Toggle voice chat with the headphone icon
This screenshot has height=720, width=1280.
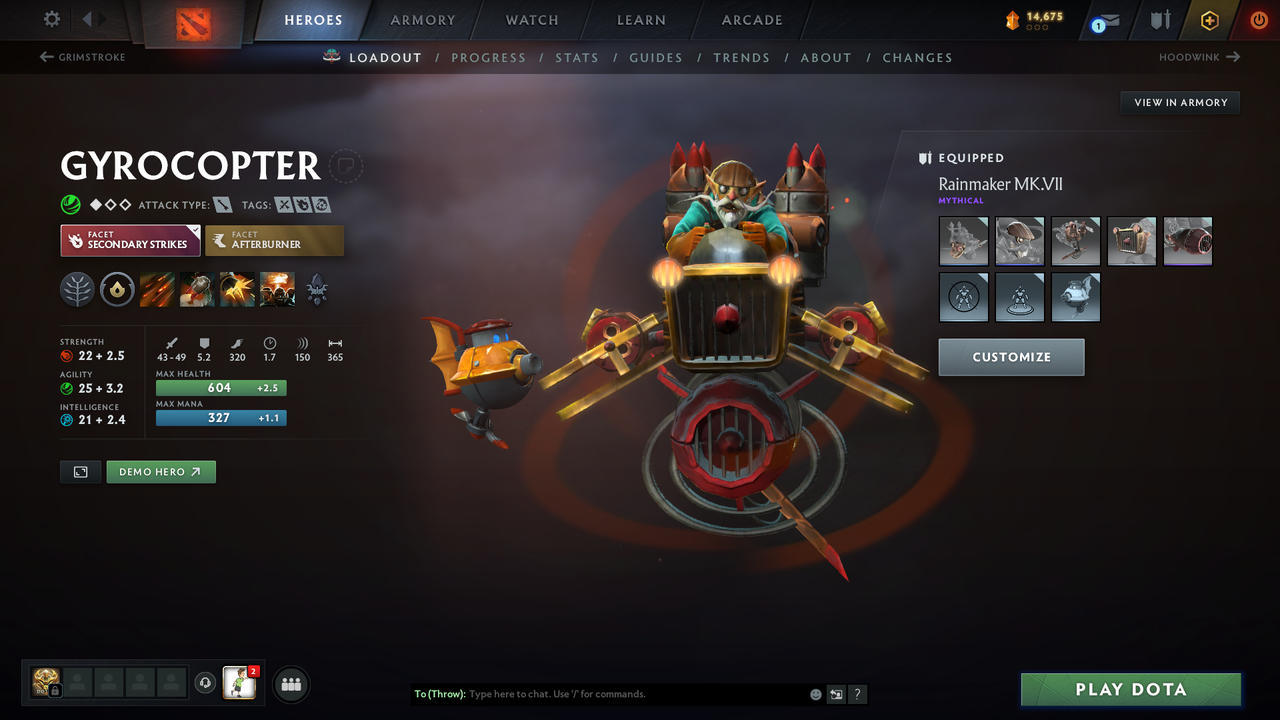[x=206, y=682]
